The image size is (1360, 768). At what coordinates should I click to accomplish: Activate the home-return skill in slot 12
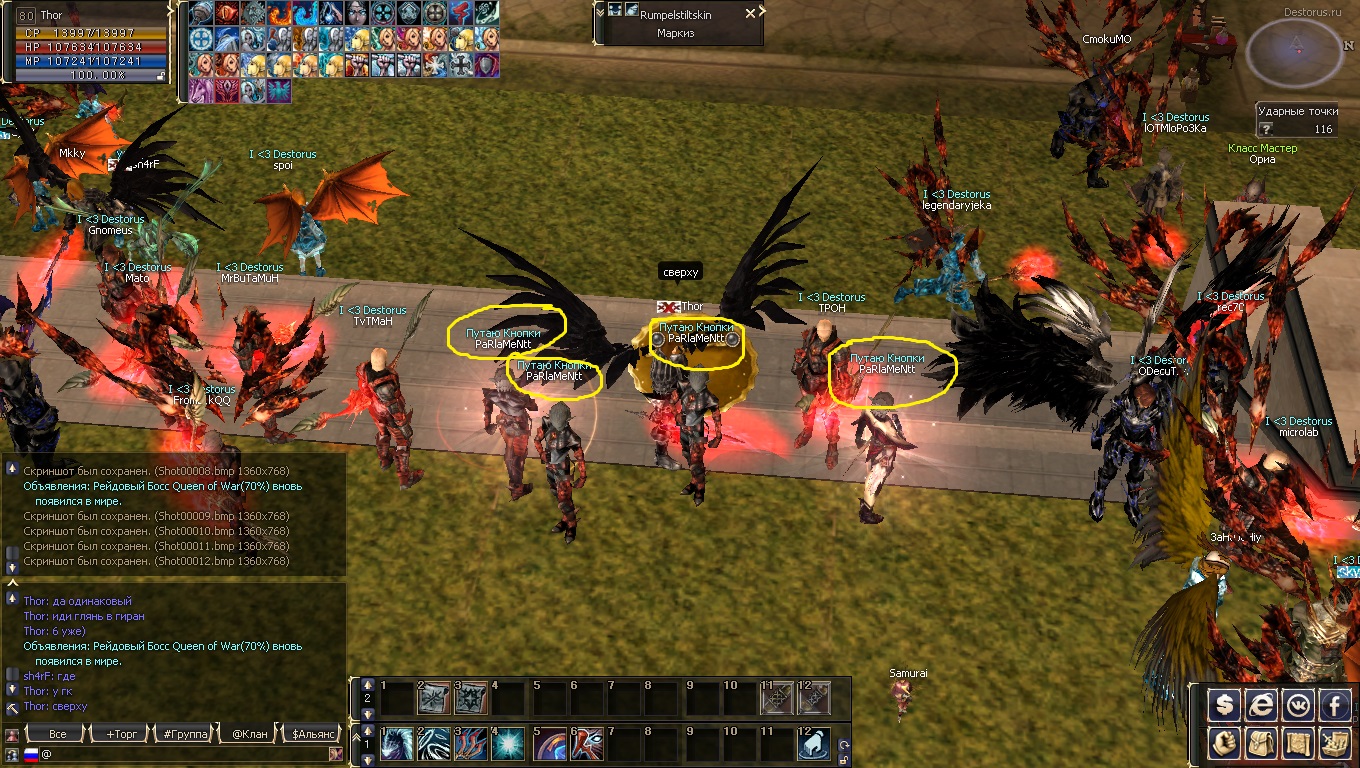coord(814,744)
